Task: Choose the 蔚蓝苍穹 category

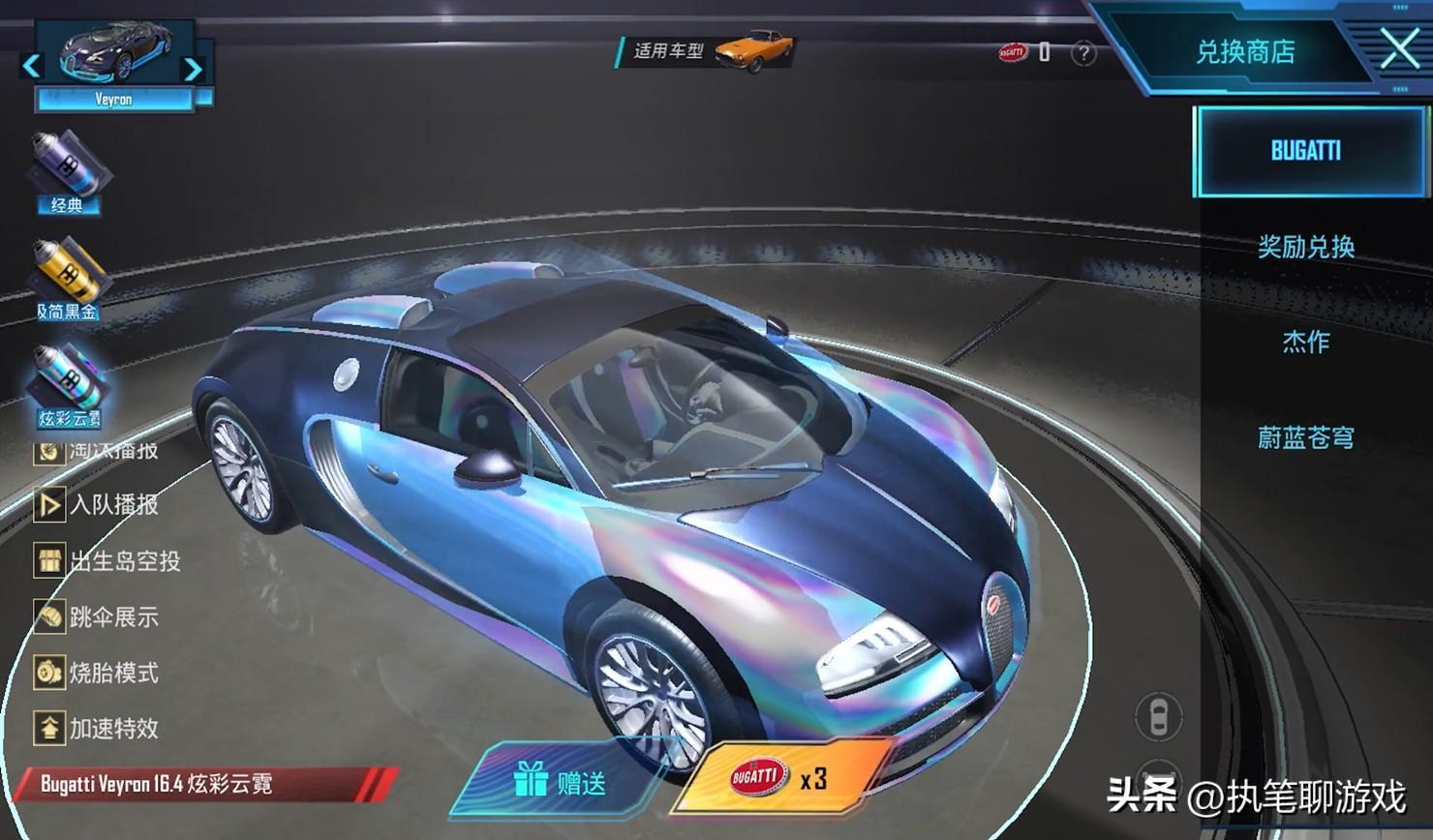Action: pyautogui.click(x=1305, y=437)
